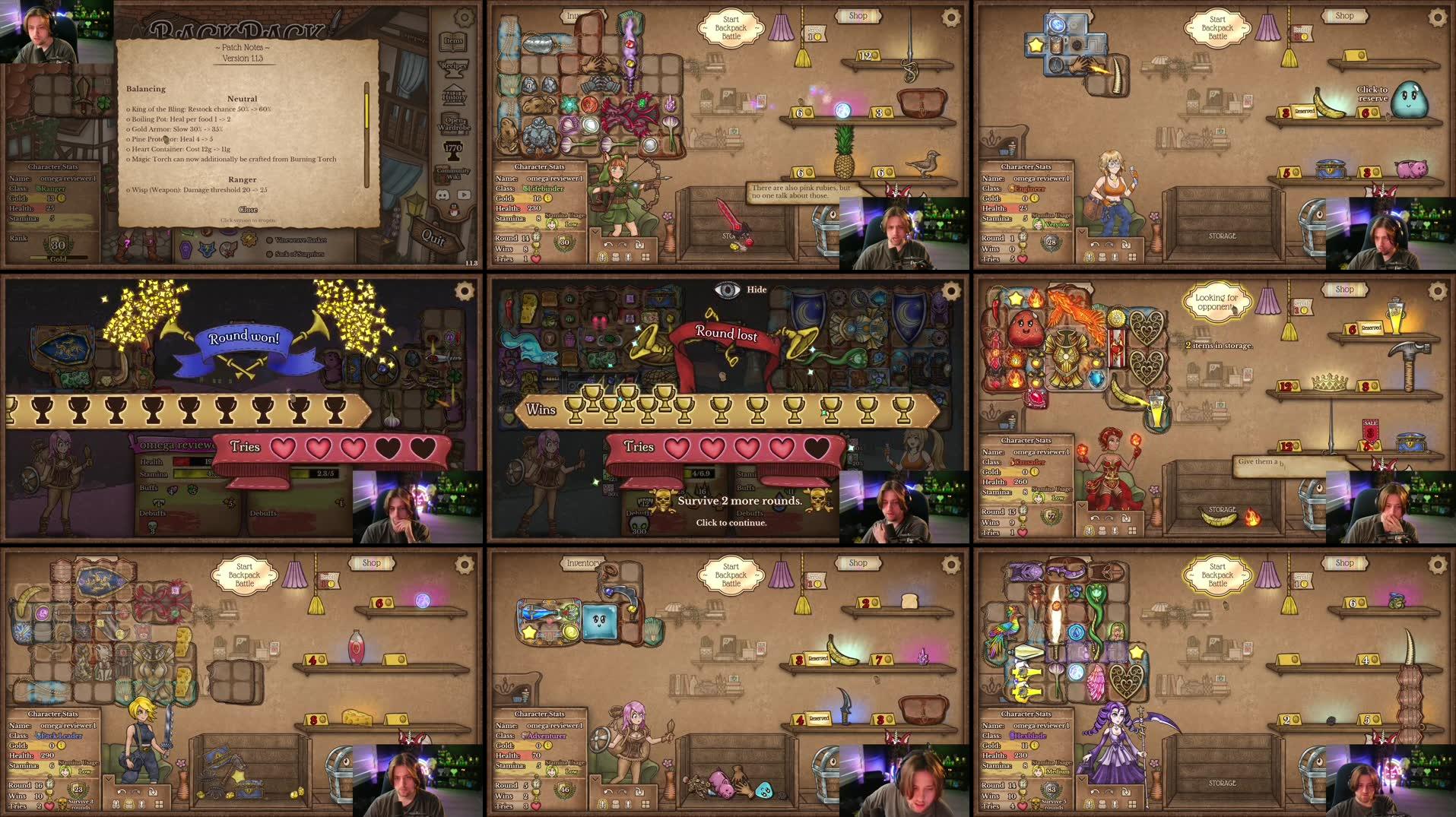1456x817 pixels.
Task: Open the Items book menu
Action: 454,40
